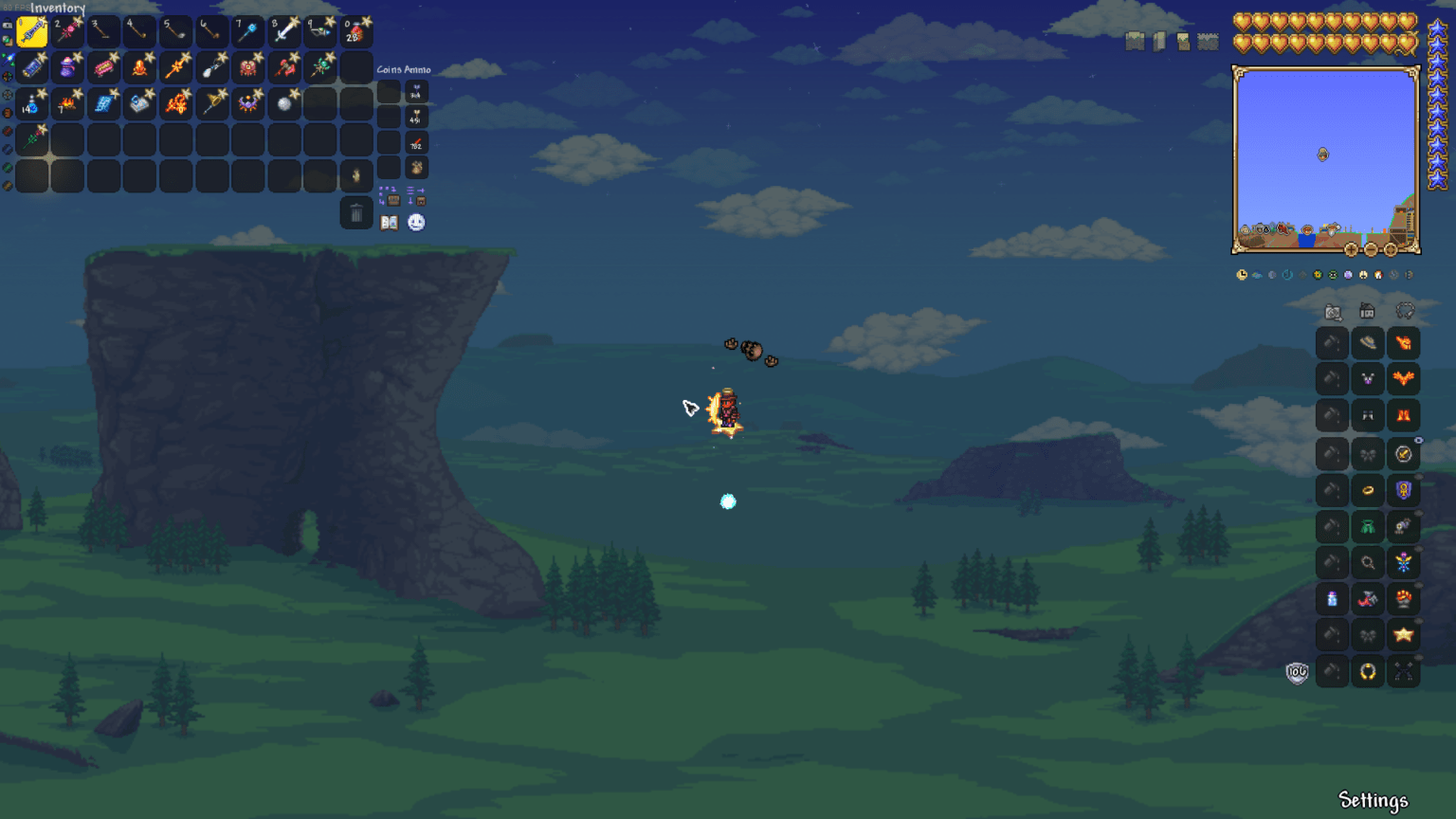Toggle the gold watch info display
Image resolution: width=1456 pixels, height=819 pixels.
1242,275
